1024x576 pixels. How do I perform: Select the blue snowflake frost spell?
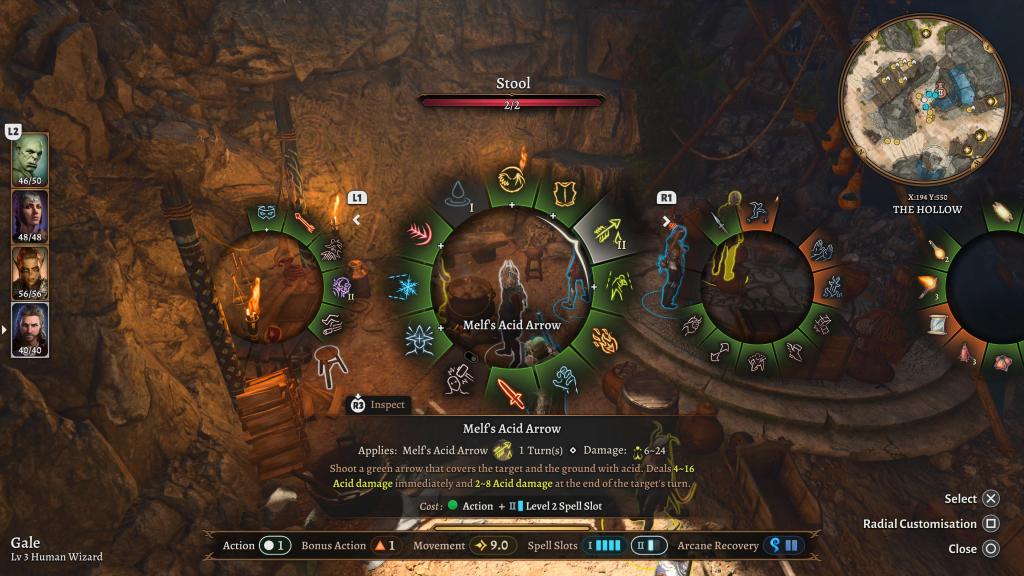click(x=409, y=287)
